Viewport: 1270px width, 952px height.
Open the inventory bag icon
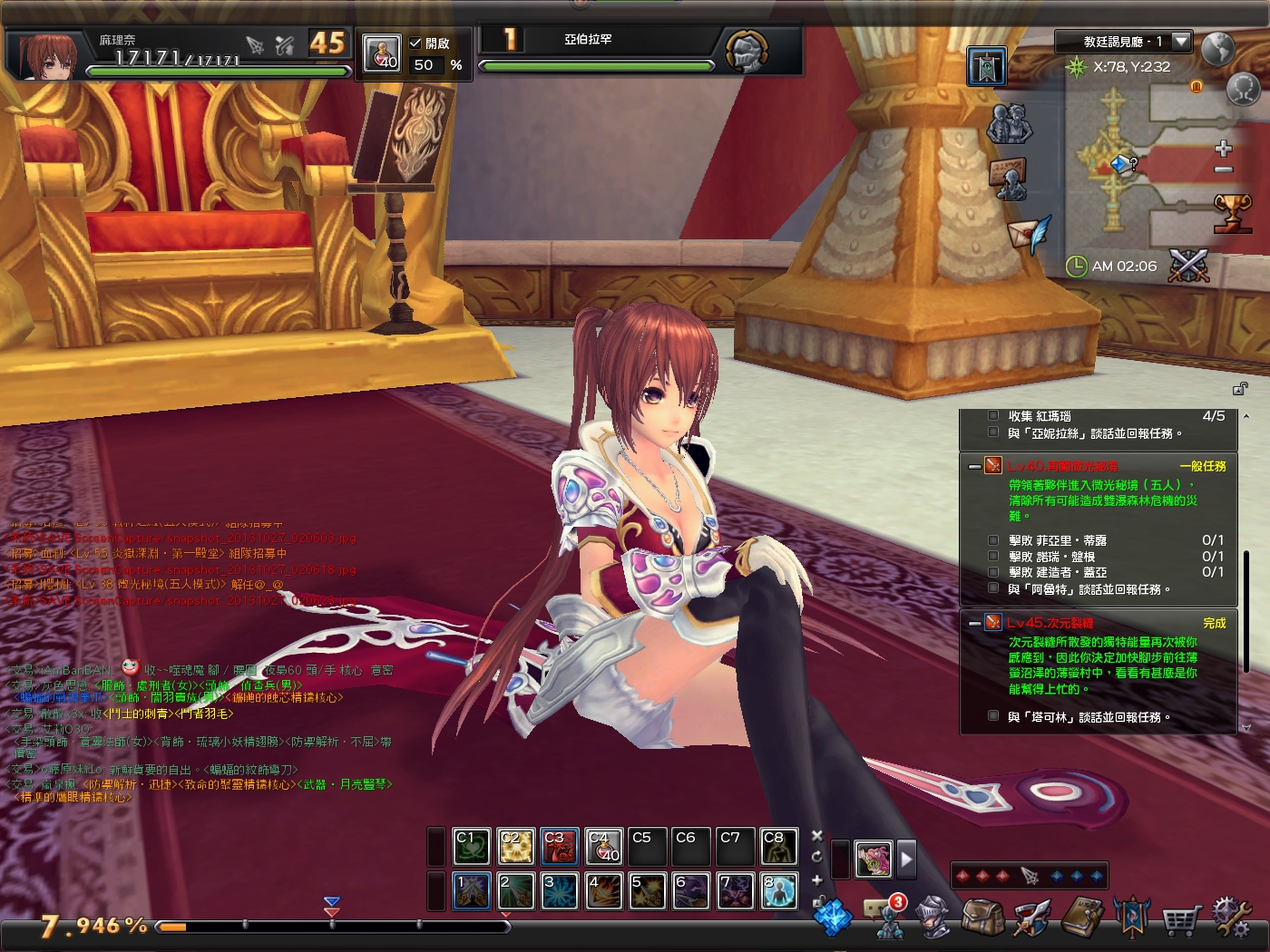[981, 918]
